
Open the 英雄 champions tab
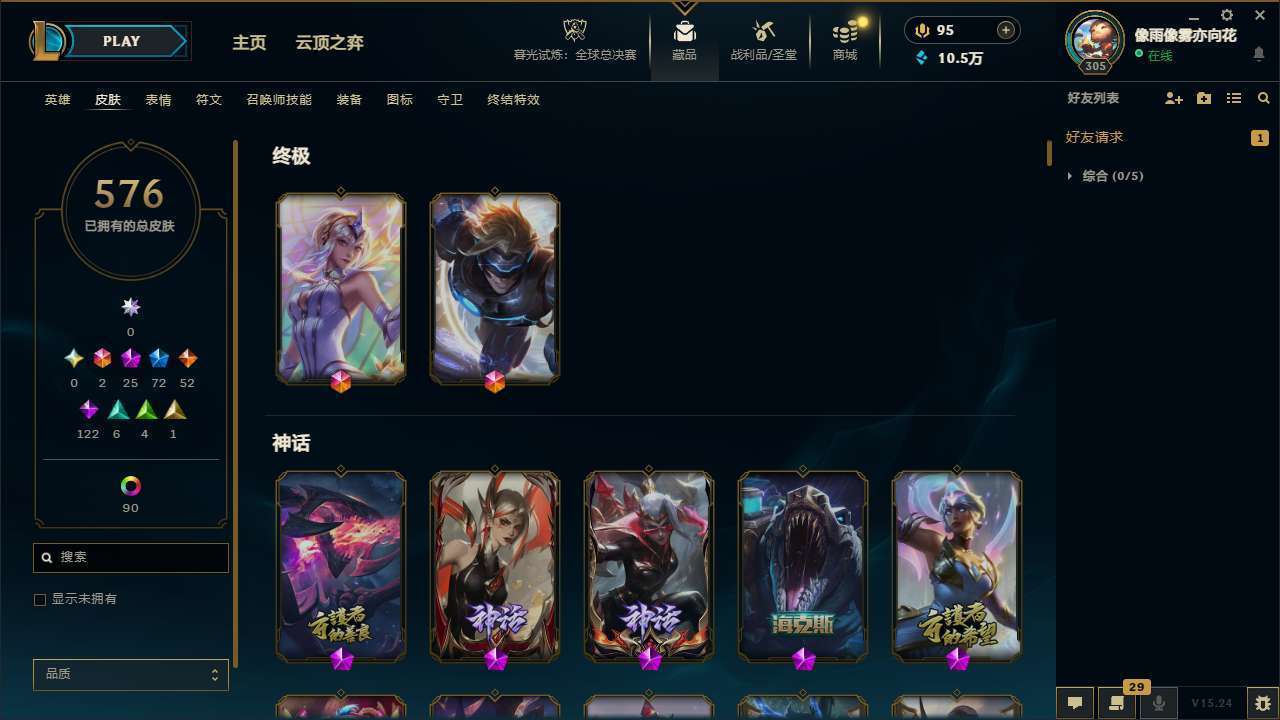[57, 100]
